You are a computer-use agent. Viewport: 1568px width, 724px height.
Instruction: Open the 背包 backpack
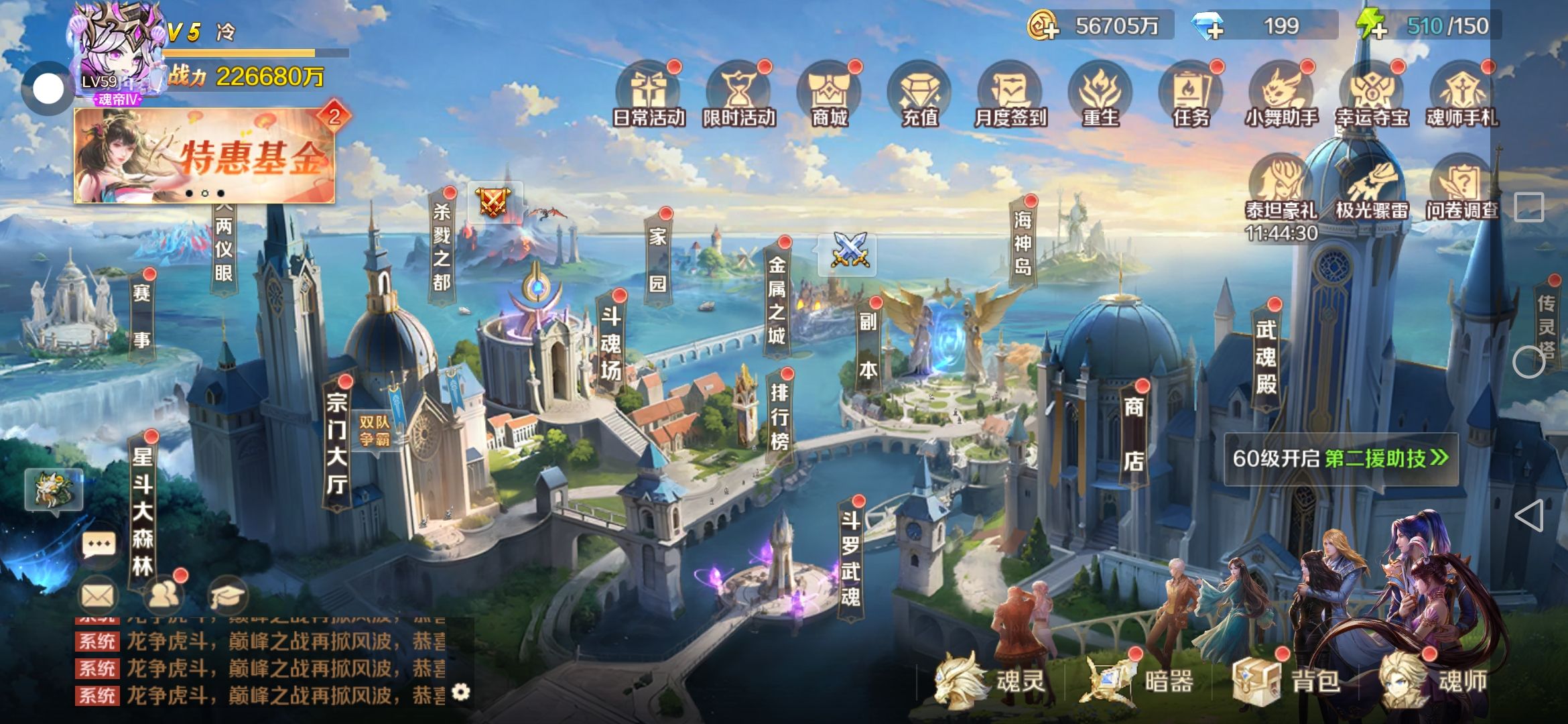1287,681
